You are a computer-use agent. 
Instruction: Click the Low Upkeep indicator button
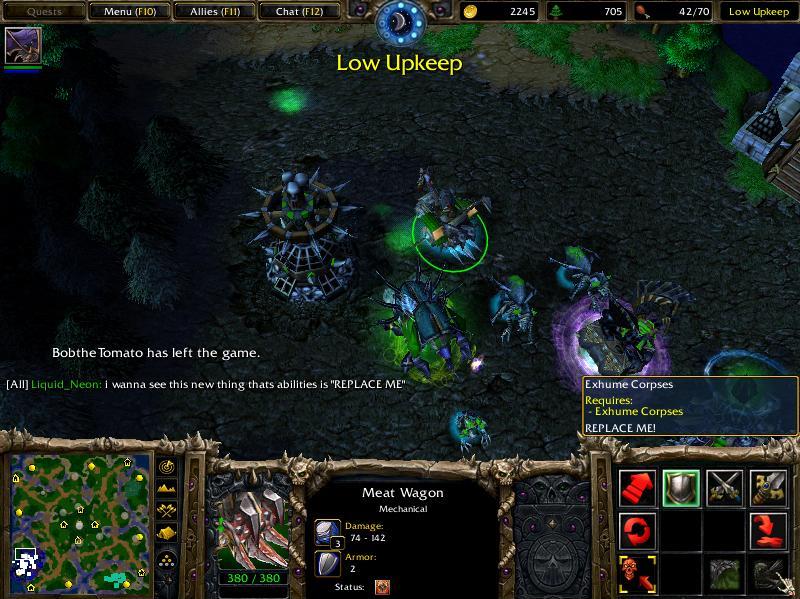[758, 12]
